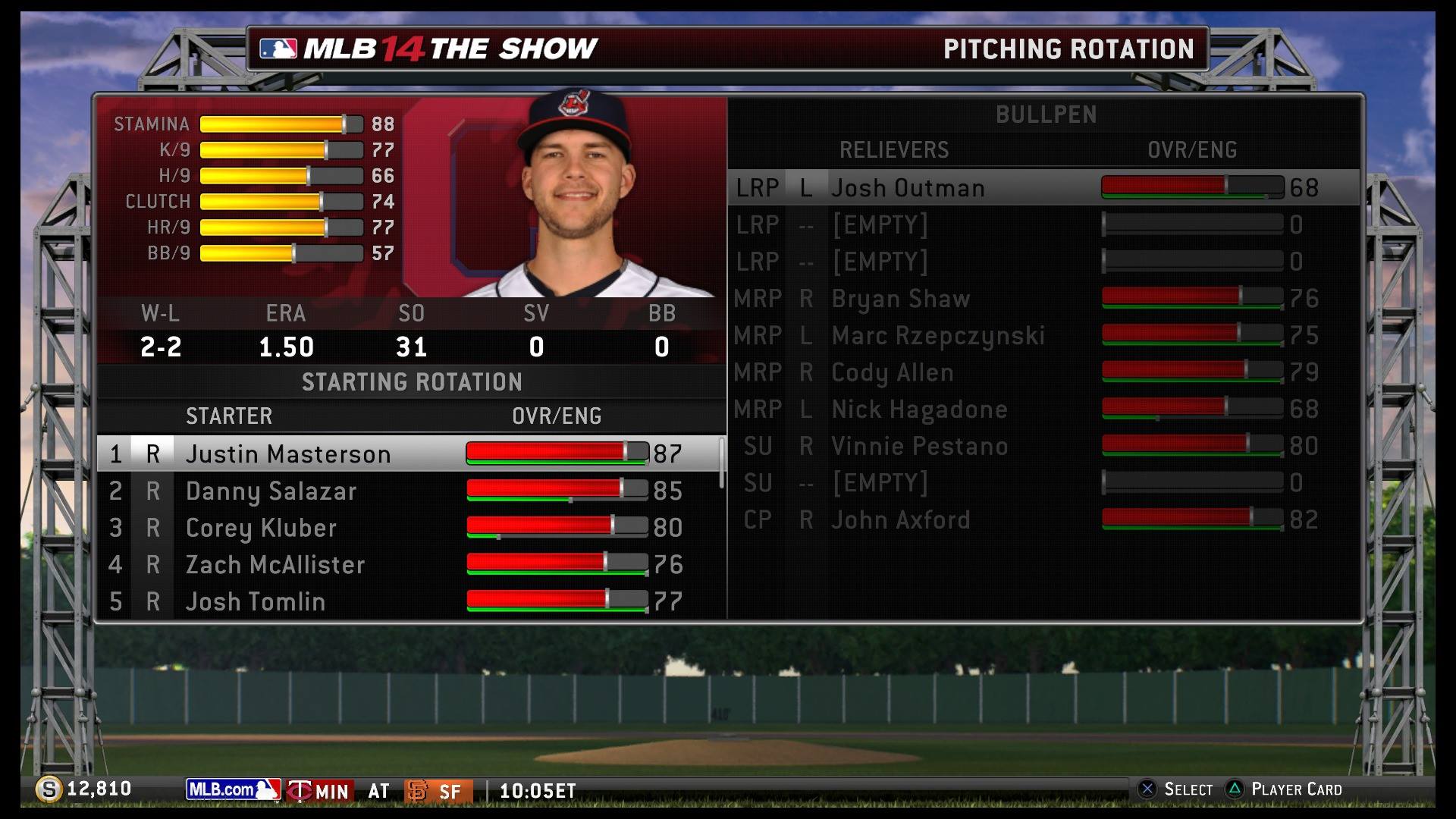Select reliever Josh Outman
The width and height of the screenshot is (1456, 819).
point(908,188)
